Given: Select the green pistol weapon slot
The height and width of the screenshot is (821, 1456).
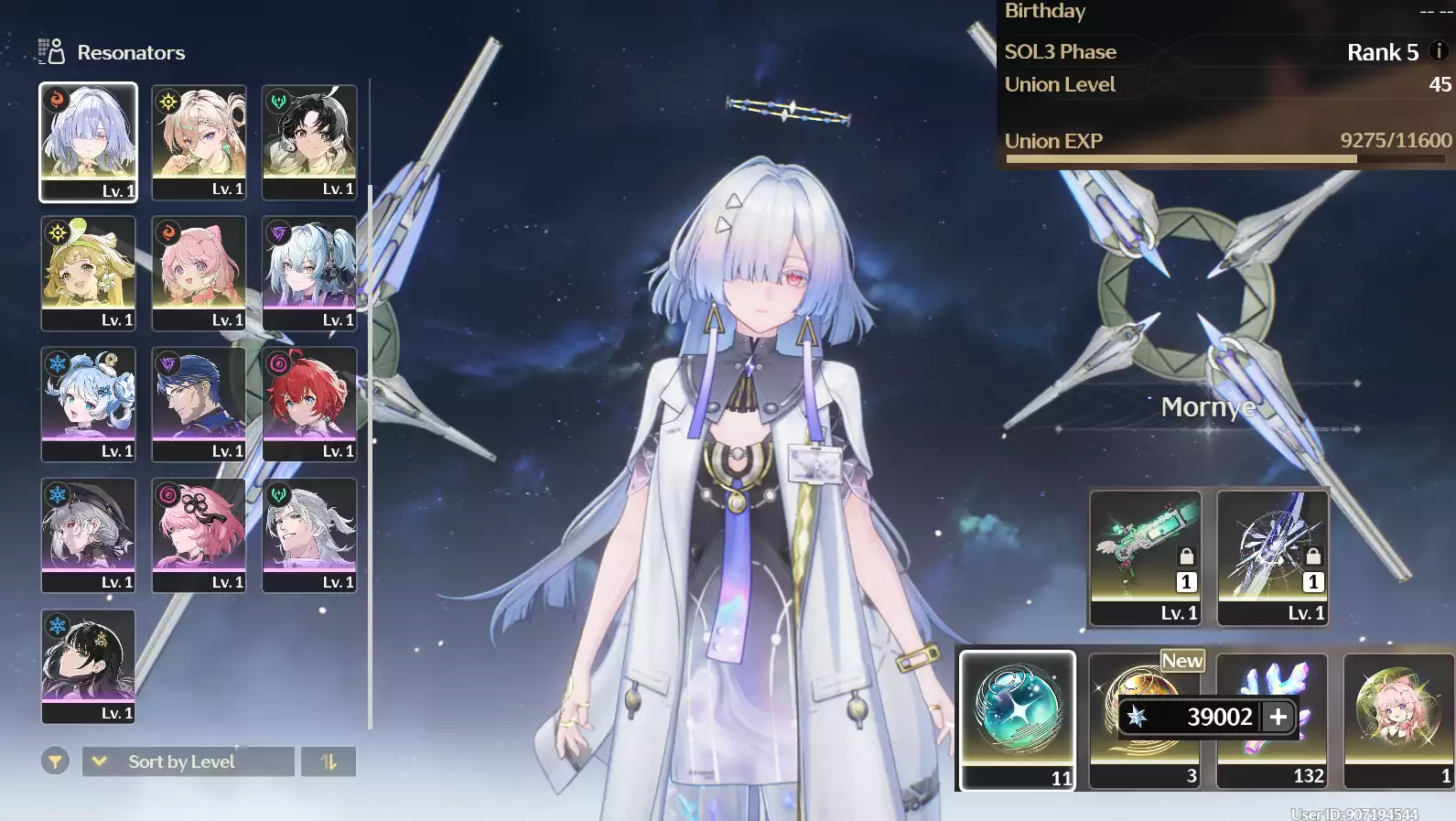Looking at the screenshot, I should pos(1145,557).
